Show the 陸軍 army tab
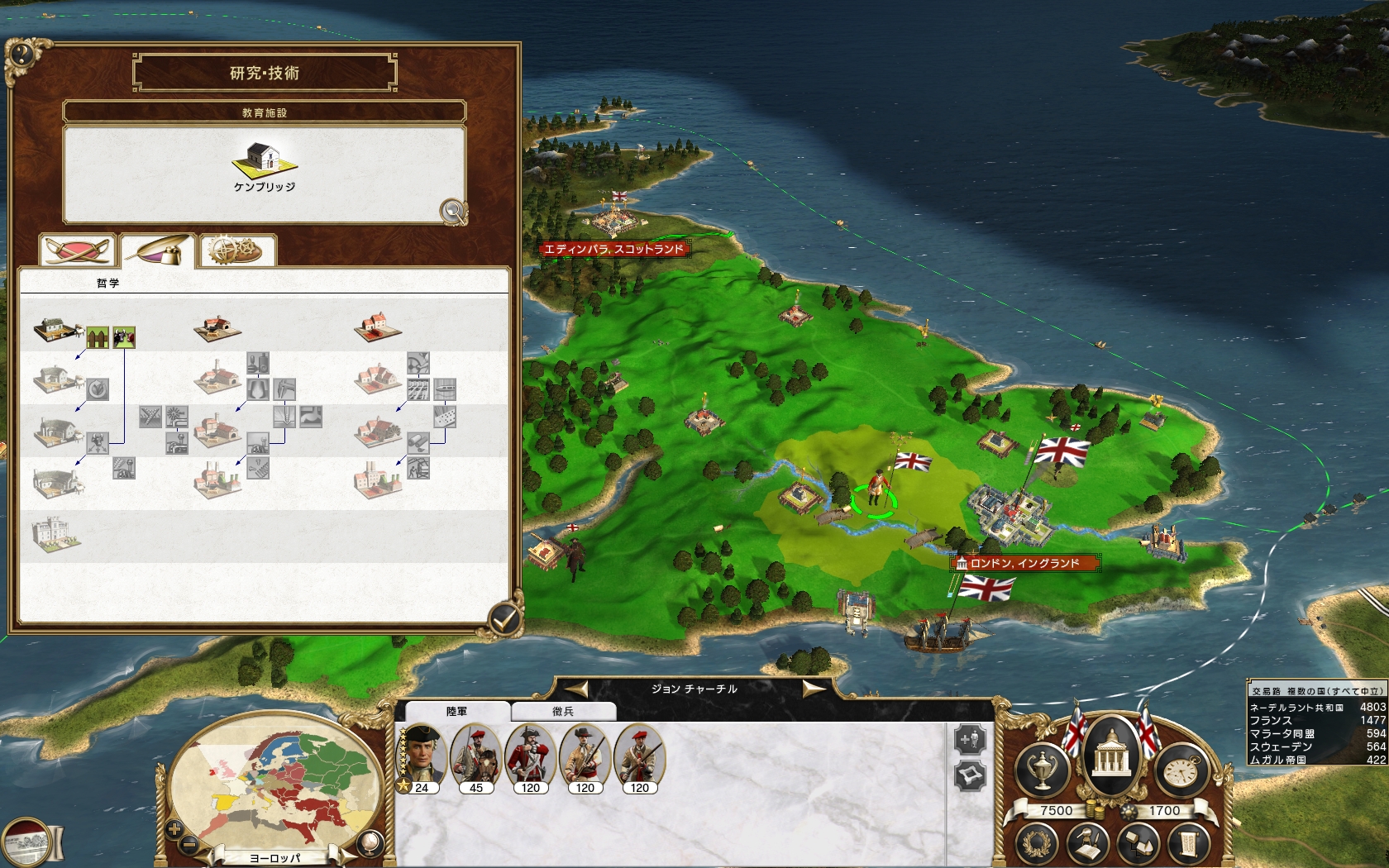 [456, 711]
